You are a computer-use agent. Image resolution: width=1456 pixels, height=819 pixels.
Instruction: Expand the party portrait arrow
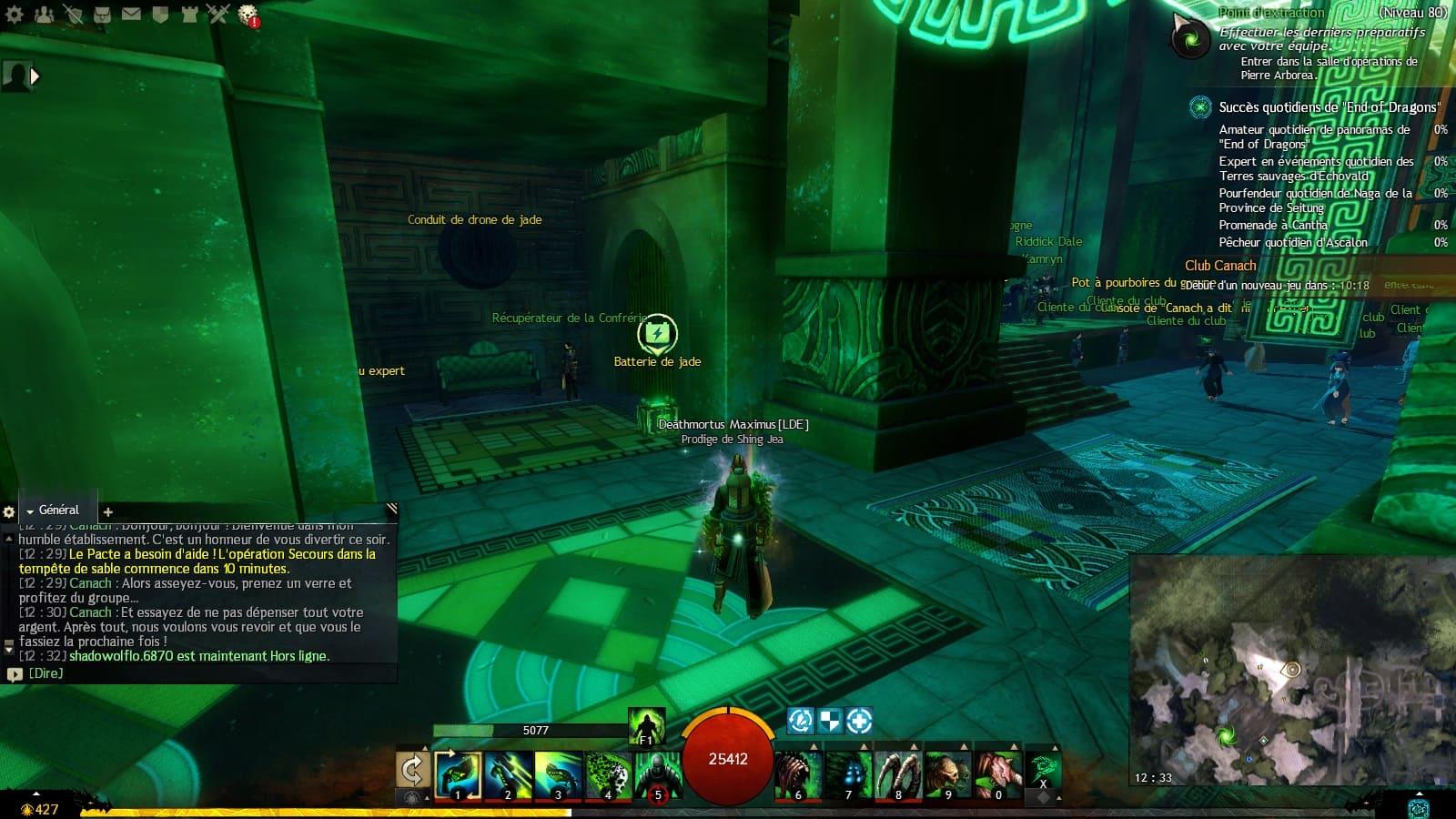click(35, 76)
